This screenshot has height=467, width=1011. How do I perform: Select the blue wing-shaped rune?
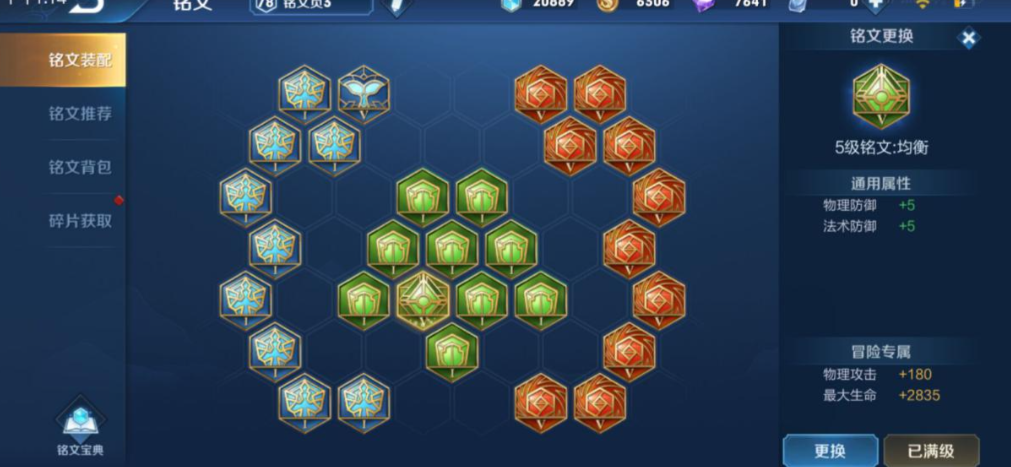pos(363,93)
